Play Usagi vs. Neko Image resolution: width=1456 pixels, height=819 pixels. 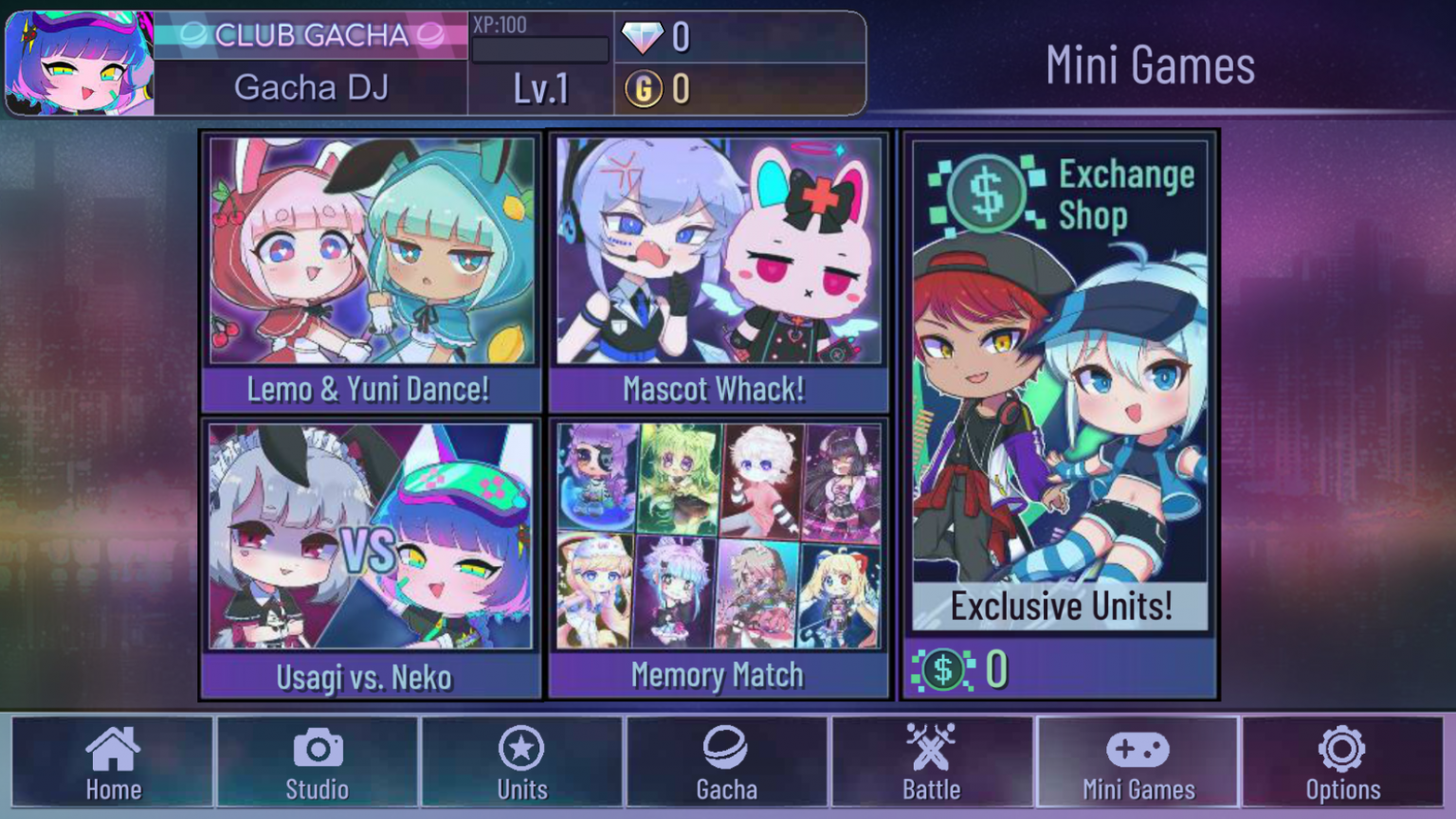pyautogui.click(x=371, y=550)
